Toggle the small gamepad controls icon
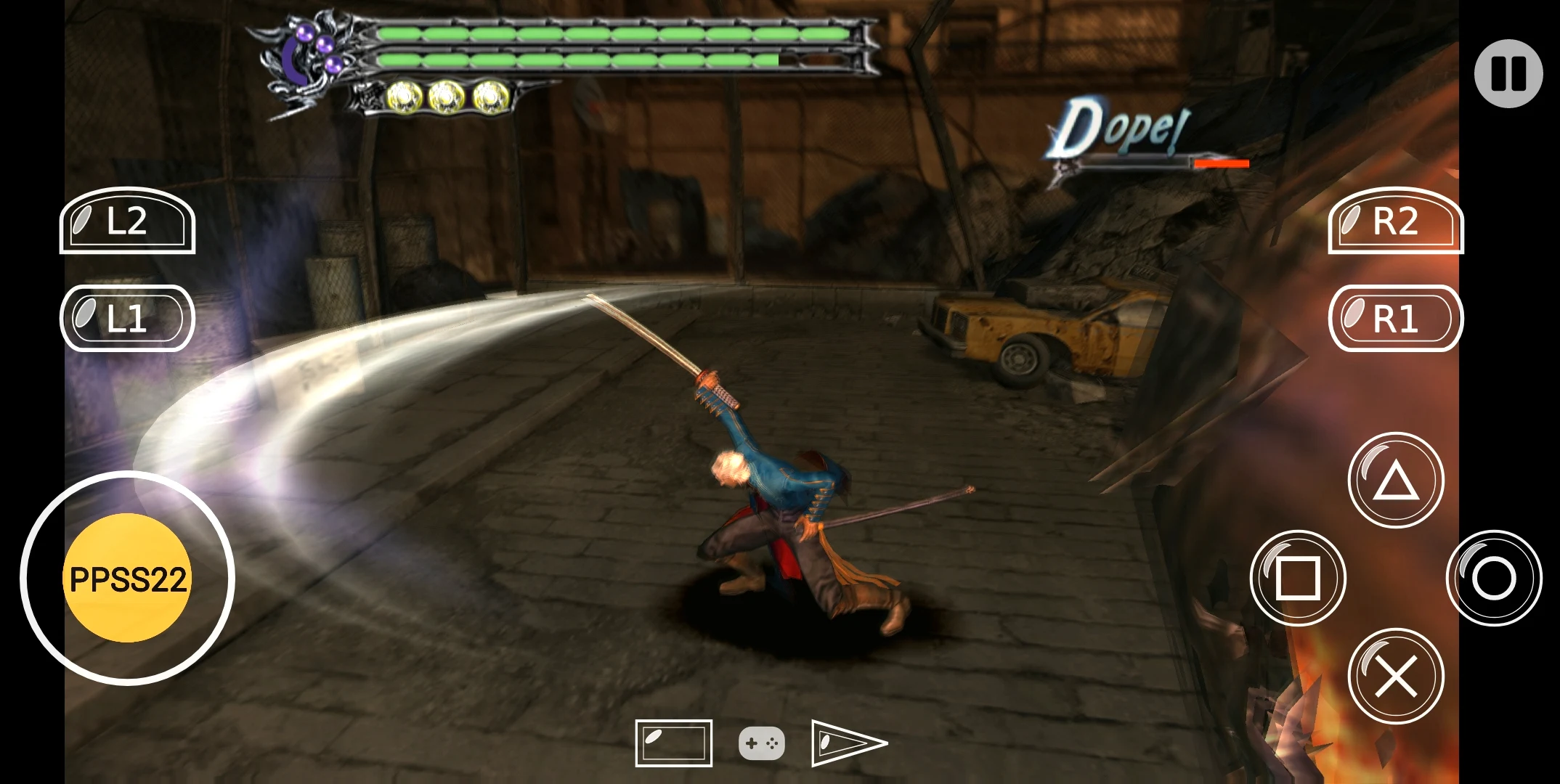Screen dimensions: 1560x784 [761, 743]
